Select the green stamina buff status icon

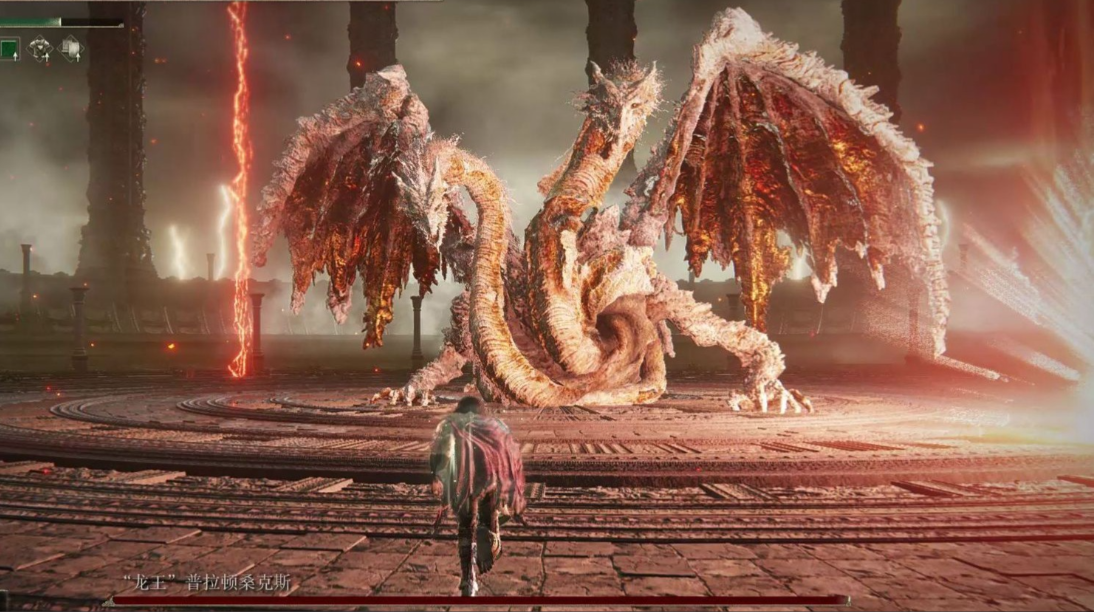coord(9,48)
